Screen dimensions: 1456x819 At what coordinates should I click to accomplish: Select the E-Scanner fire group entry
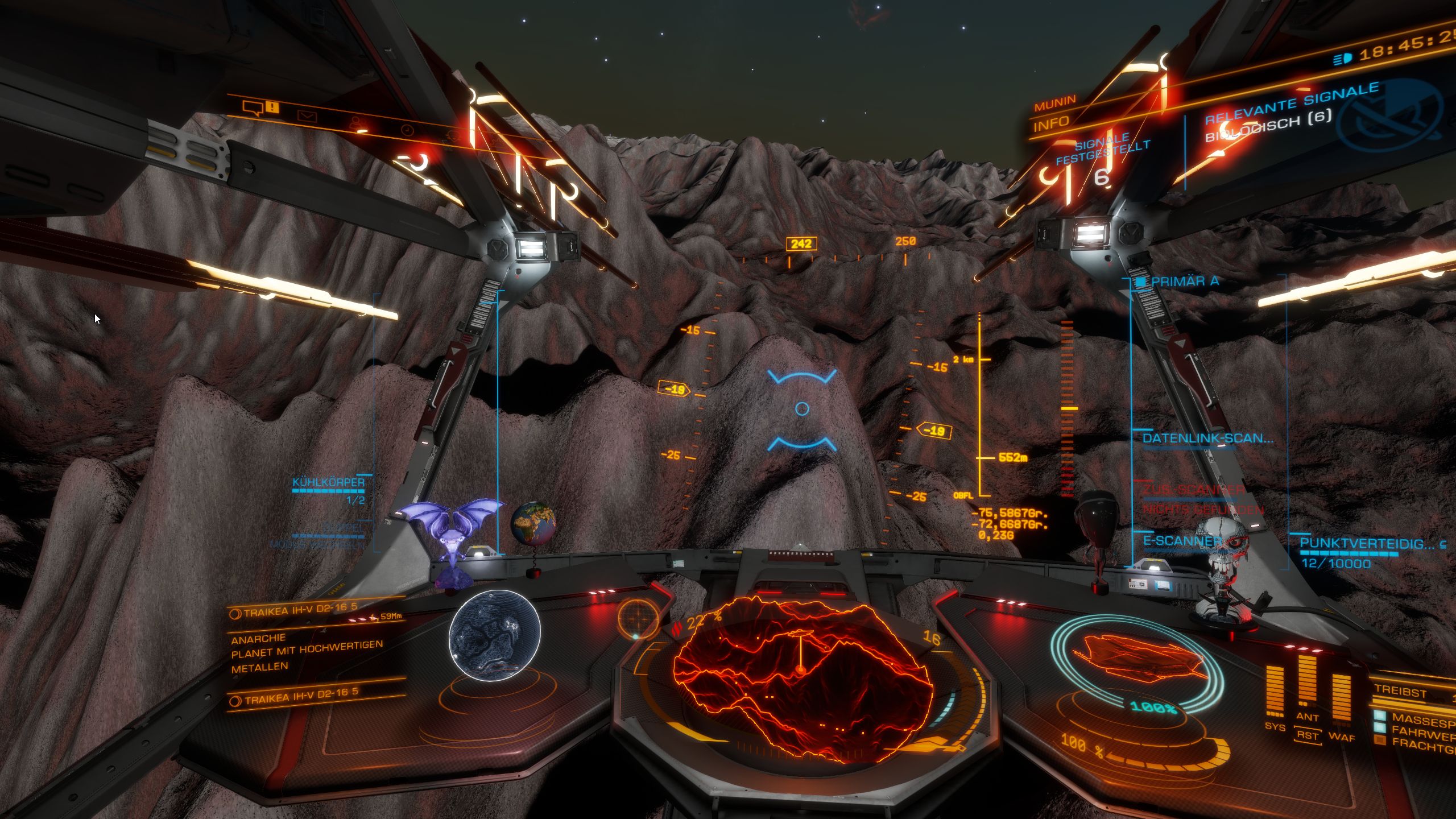coord(1181,541)
